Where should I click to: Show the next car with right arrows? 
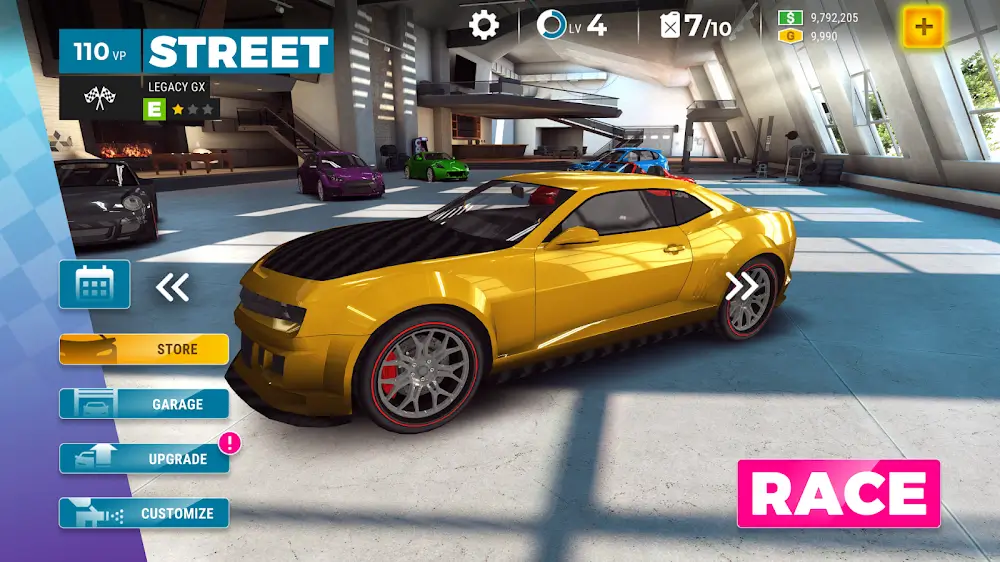tap(742, 287)
